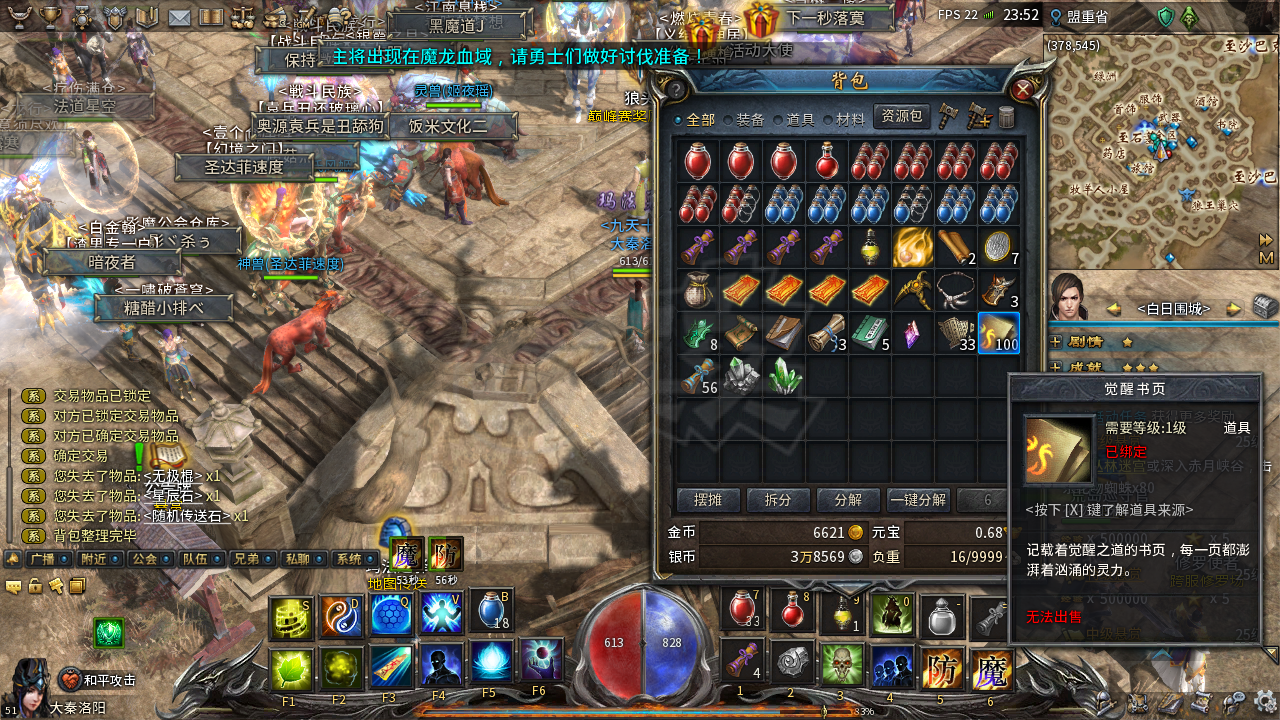
Task: Click the 摆摊 stall button
Action: (708, 500)
